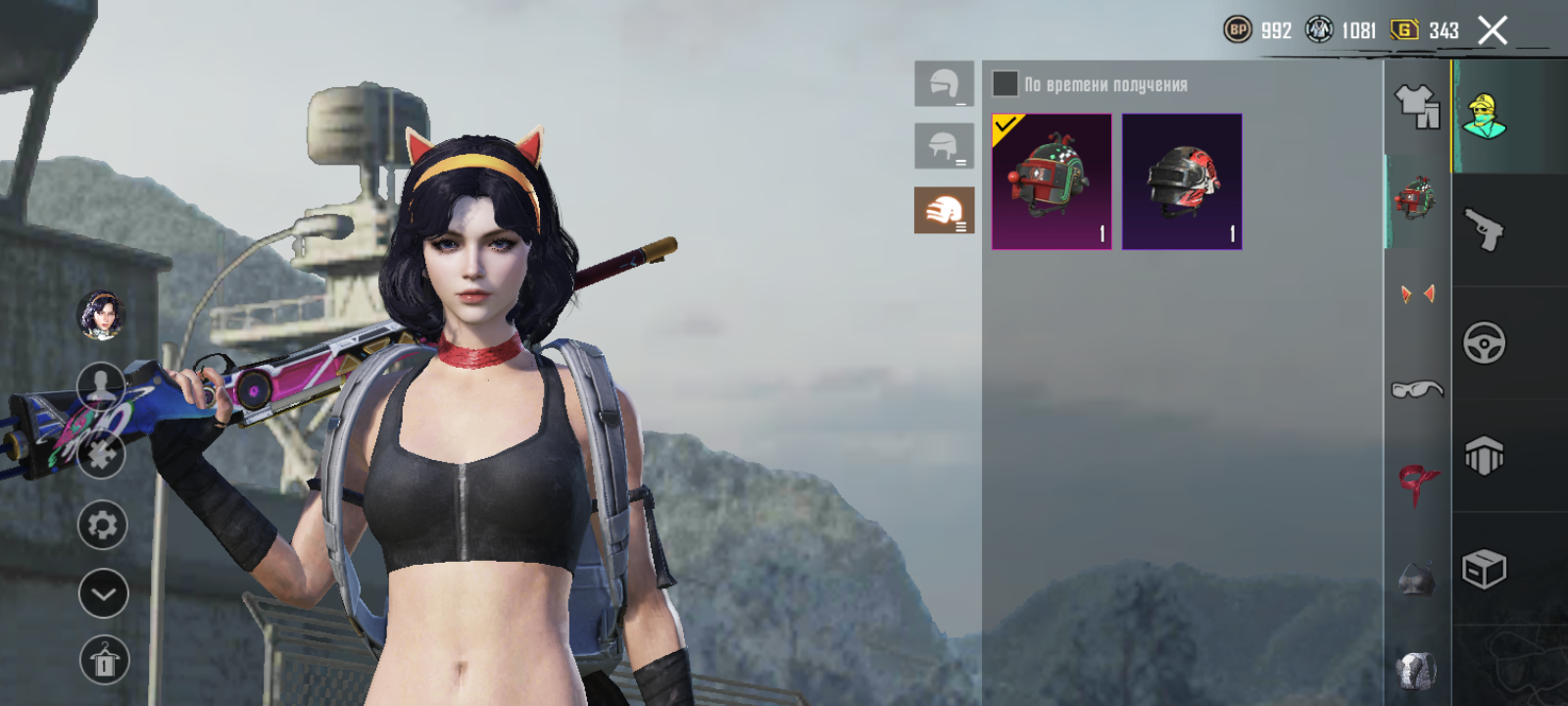This screenshot has height=706, width=1568.
Task: Show level 1 helmet skins
Action: [944, 83]
